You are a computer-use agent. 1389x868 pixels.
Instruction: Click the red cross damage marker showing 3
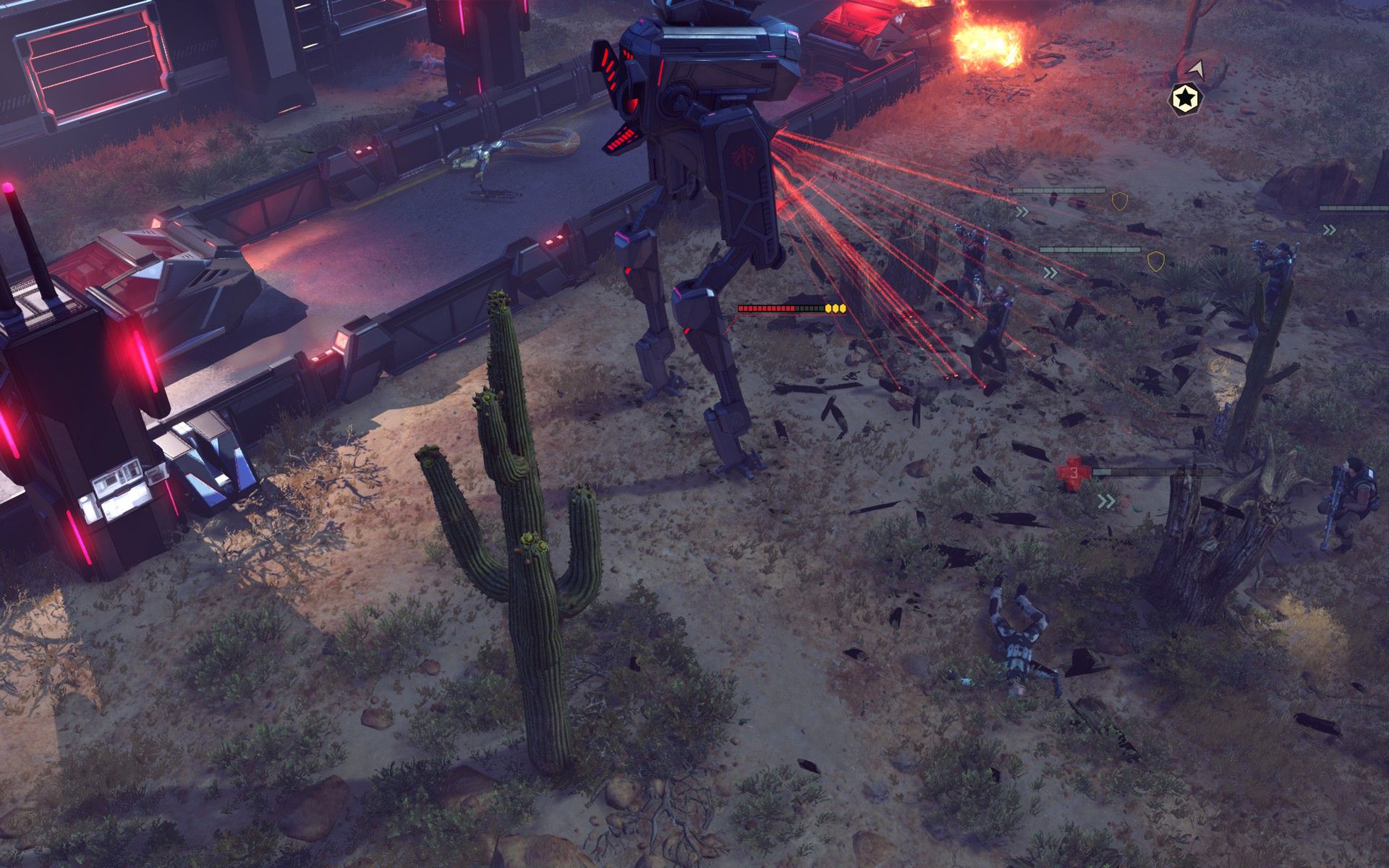pos(1073,473)
